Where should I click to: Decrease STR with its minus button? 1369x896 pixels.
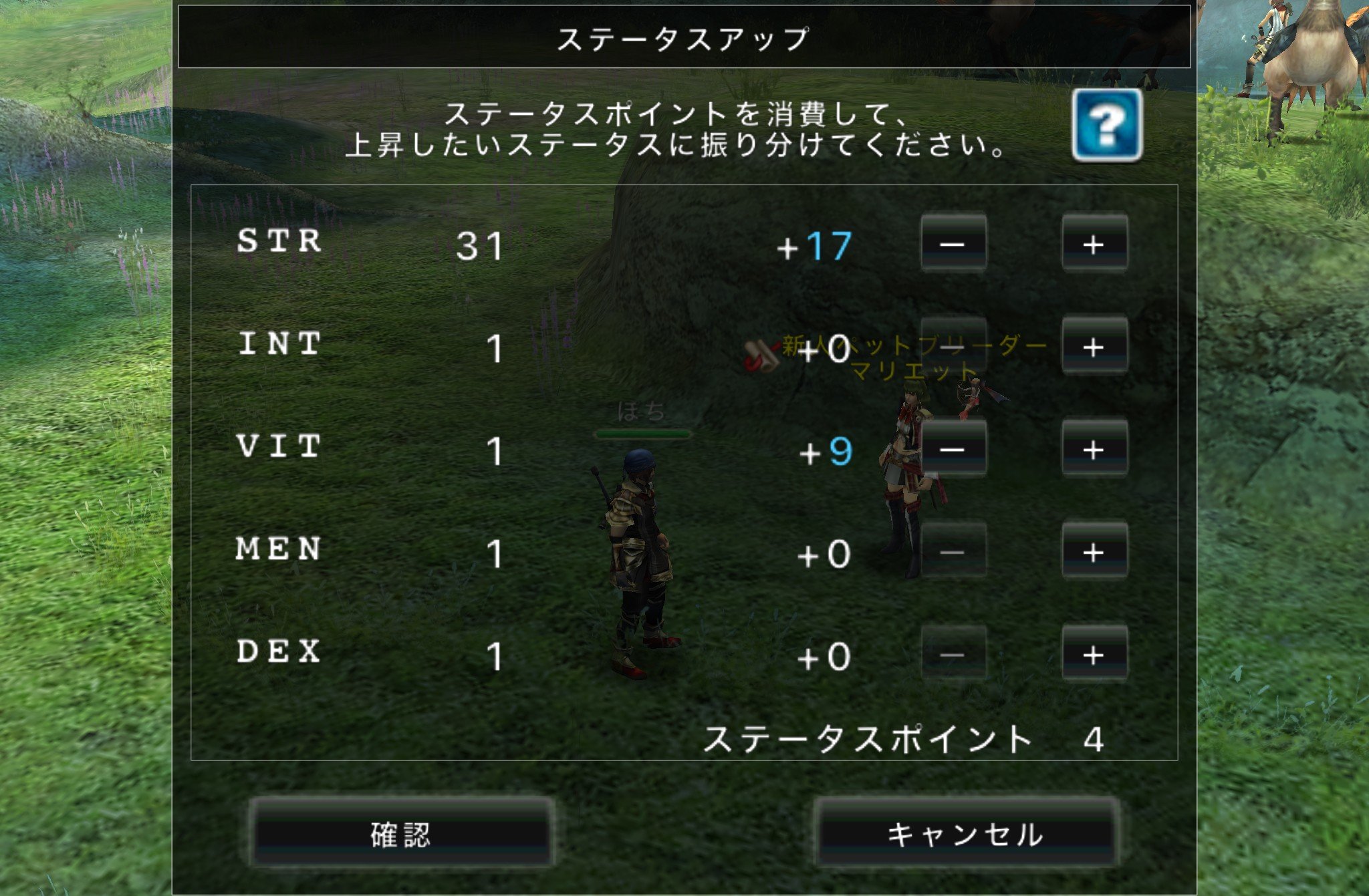coord(953,244)
